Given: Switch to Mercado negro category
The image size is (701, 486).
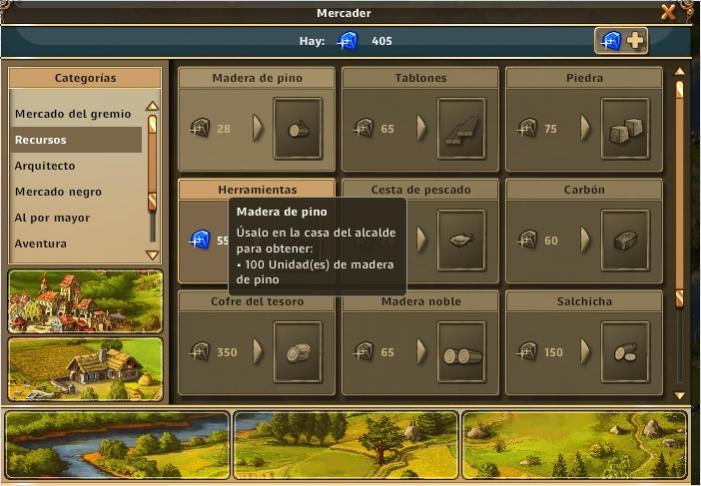Looking at the screenshot, I should [73, 192].
